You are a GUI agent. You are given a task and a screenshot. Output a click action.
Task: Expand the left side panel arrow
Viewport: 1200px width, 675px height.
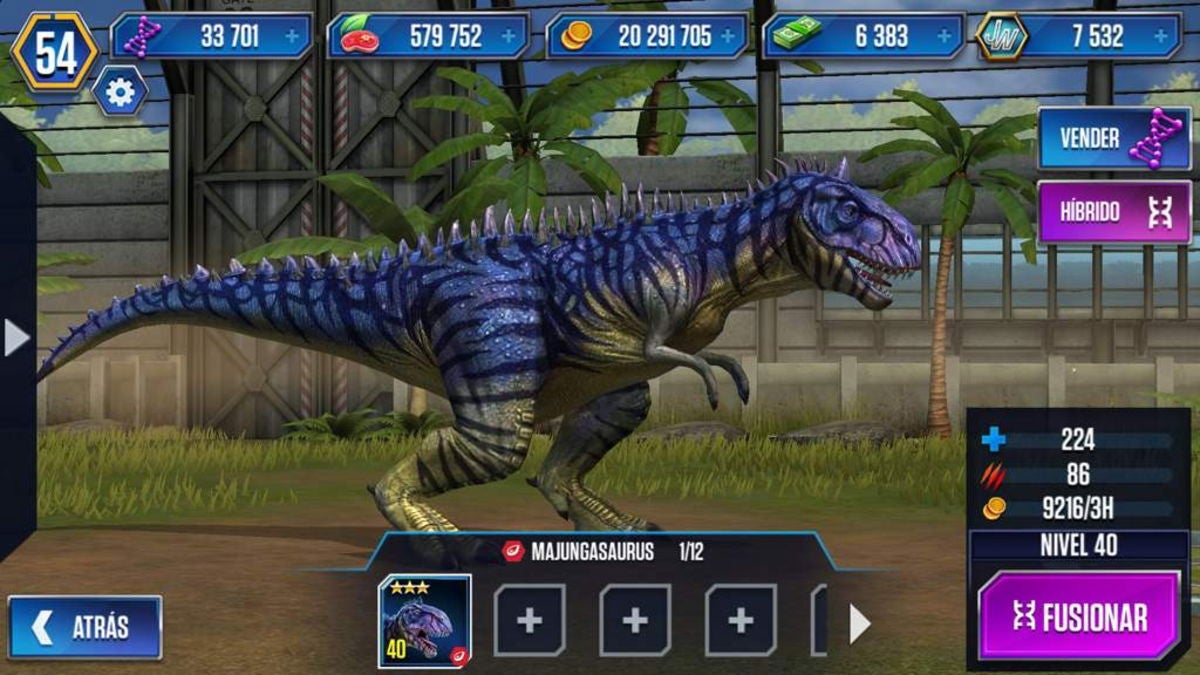pos(16,338)
